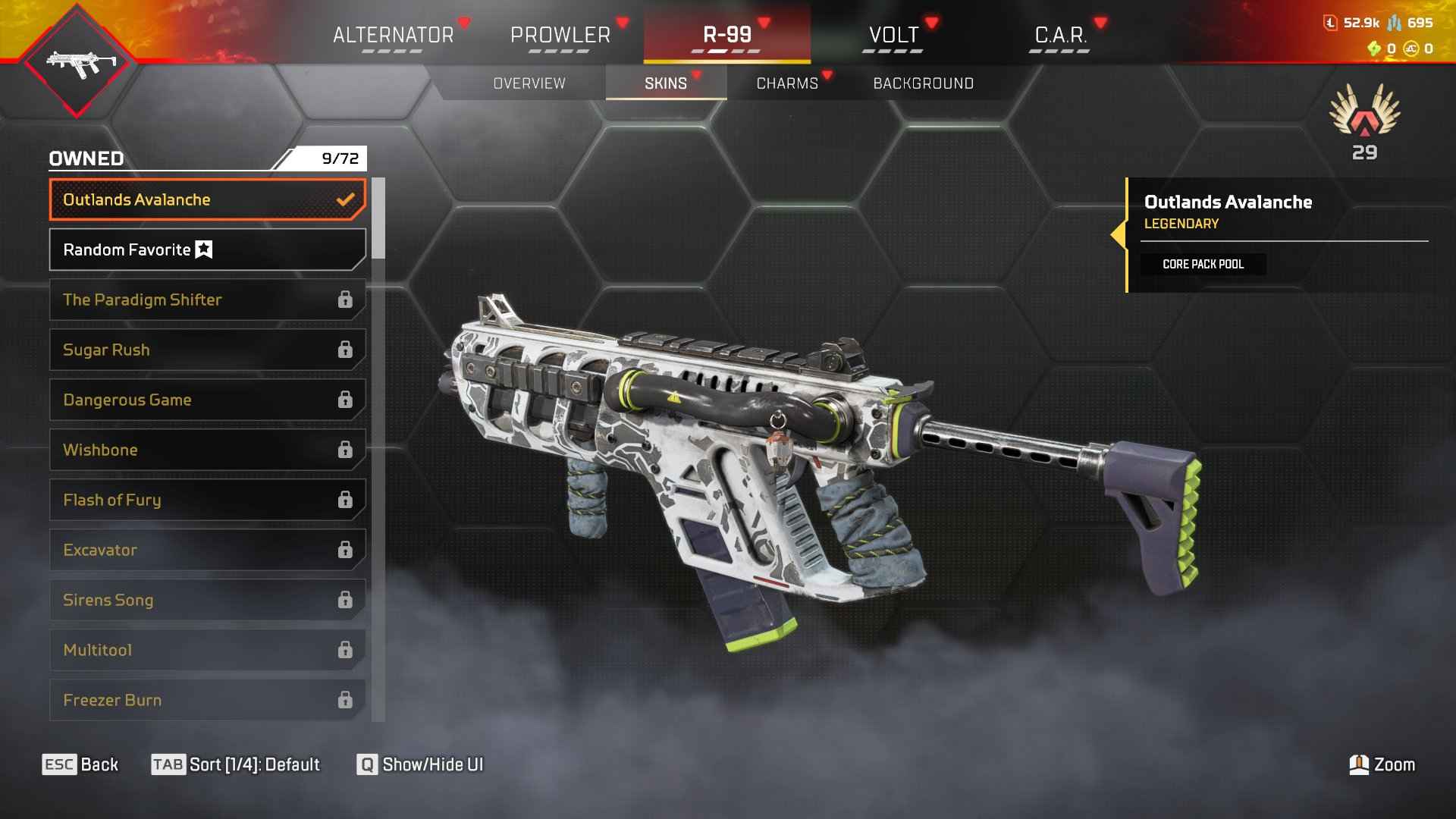Open the Overview sub-tab
Viewport: 1456px width, 819px height.
coord(529,83)
